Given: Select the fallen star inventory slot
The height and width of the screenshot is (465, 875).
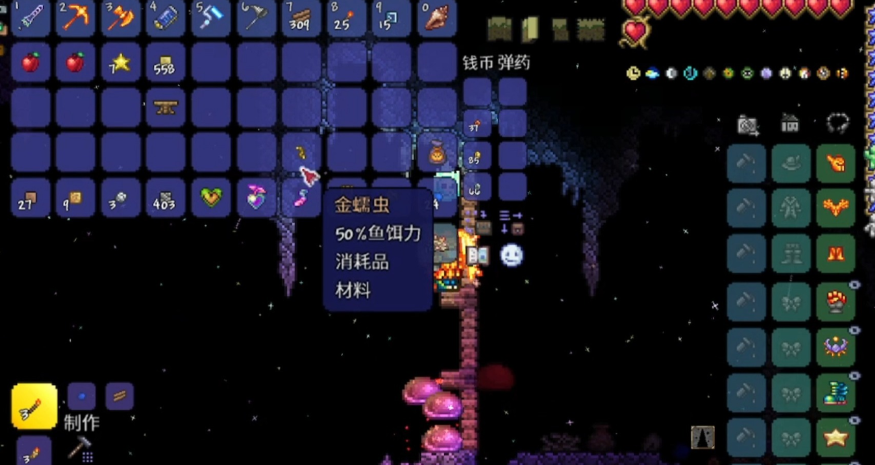Looking at the screenshot, I should point(120,62).
